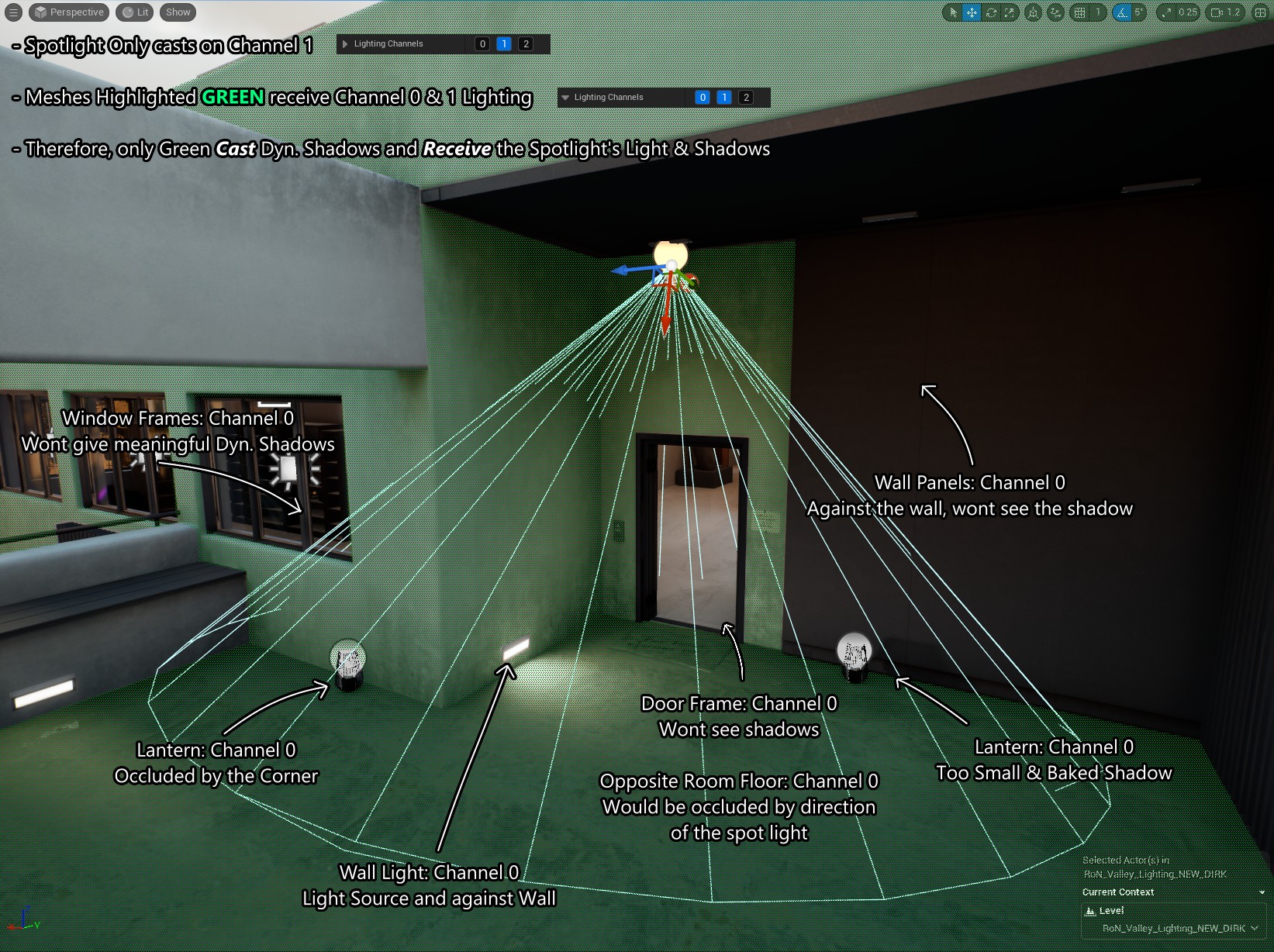
Task: Disable channel 2 on the expanded Lighting Channels row
Action: [746, 97]
